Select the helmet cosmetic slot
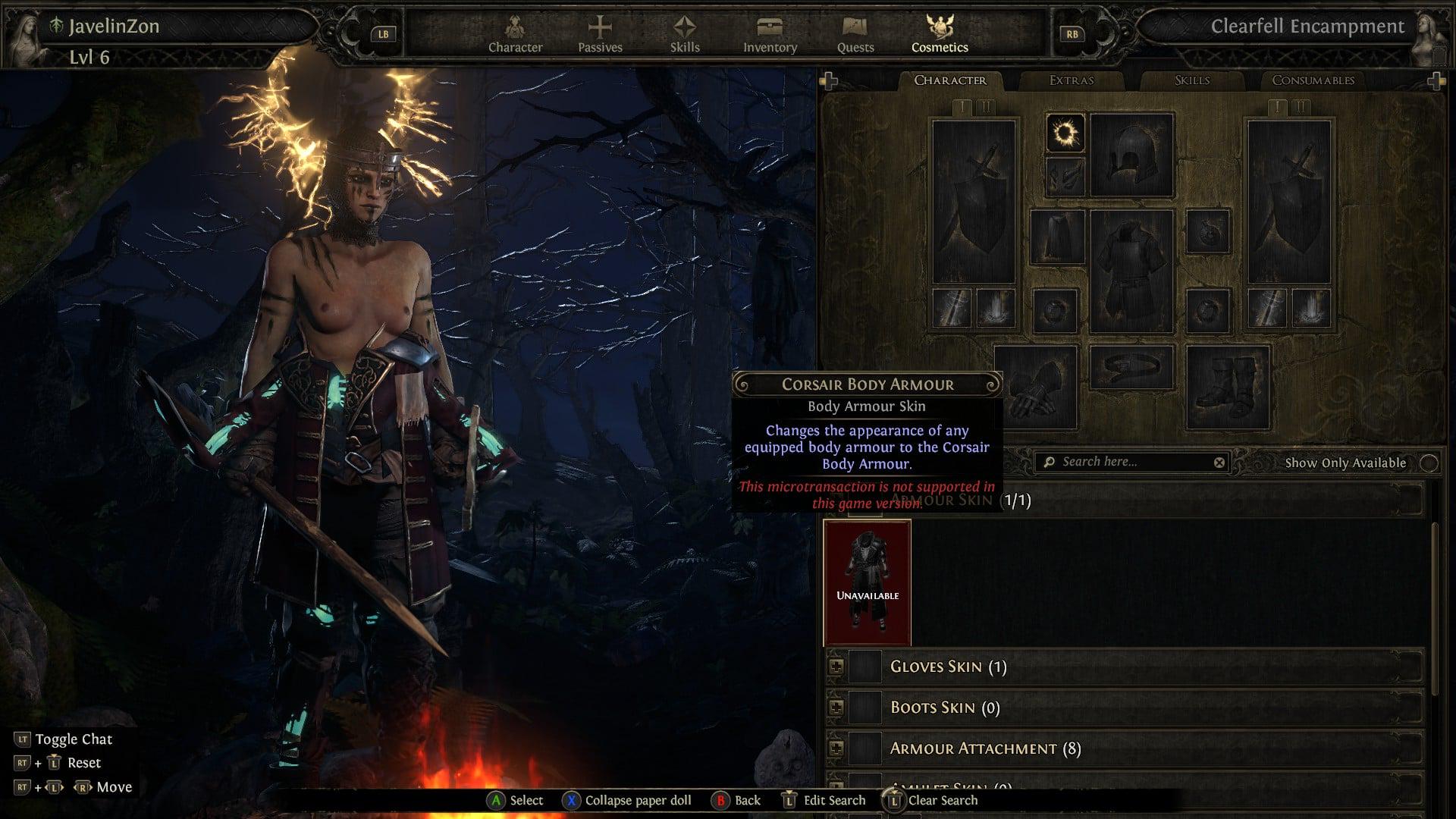Image resolution: width=1456 pixels, height=819 pixels. tap(1131, 155)
